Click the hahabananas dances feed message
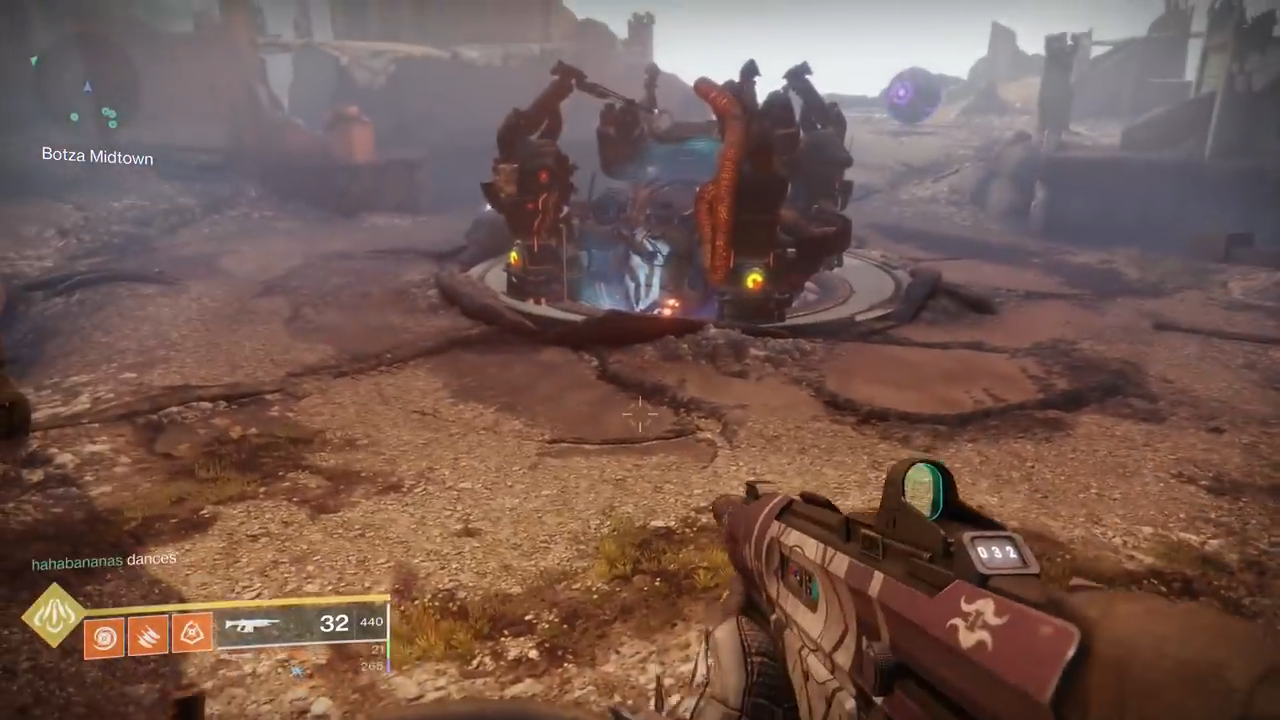Viewport: 1280px width, 720px height. point(104,561)
